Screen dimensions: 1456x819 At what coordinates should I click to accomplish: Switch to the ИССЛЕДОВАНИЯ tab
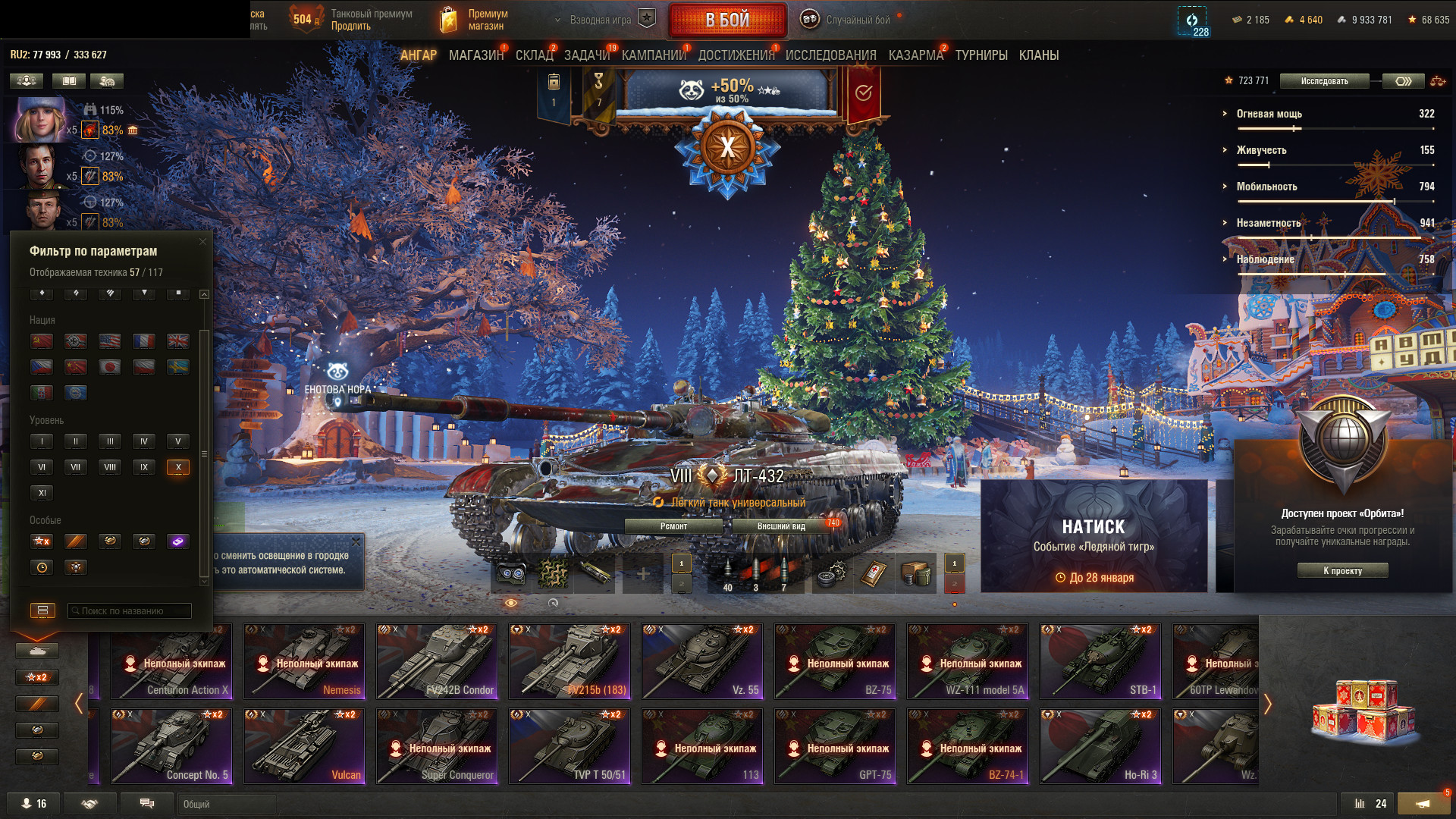click(830, 55)
